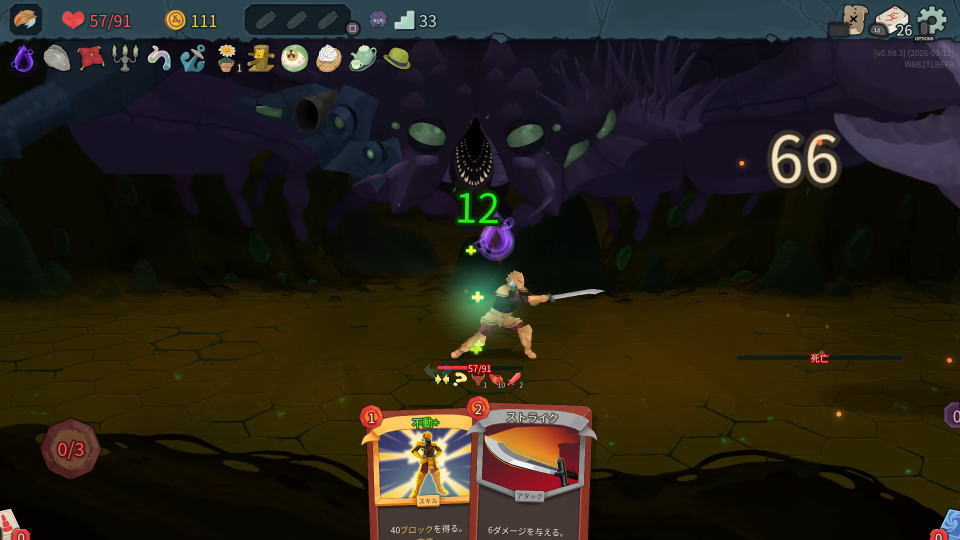Inspect the green hat relic
Screen dimensions: 960x540
396,59
